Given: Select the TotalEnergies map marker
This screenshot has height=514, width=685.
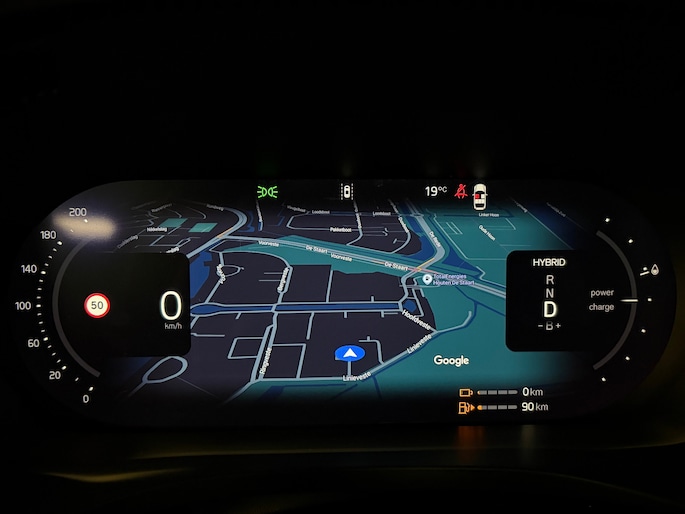Looking at the screenshot, I should (428, 279).
